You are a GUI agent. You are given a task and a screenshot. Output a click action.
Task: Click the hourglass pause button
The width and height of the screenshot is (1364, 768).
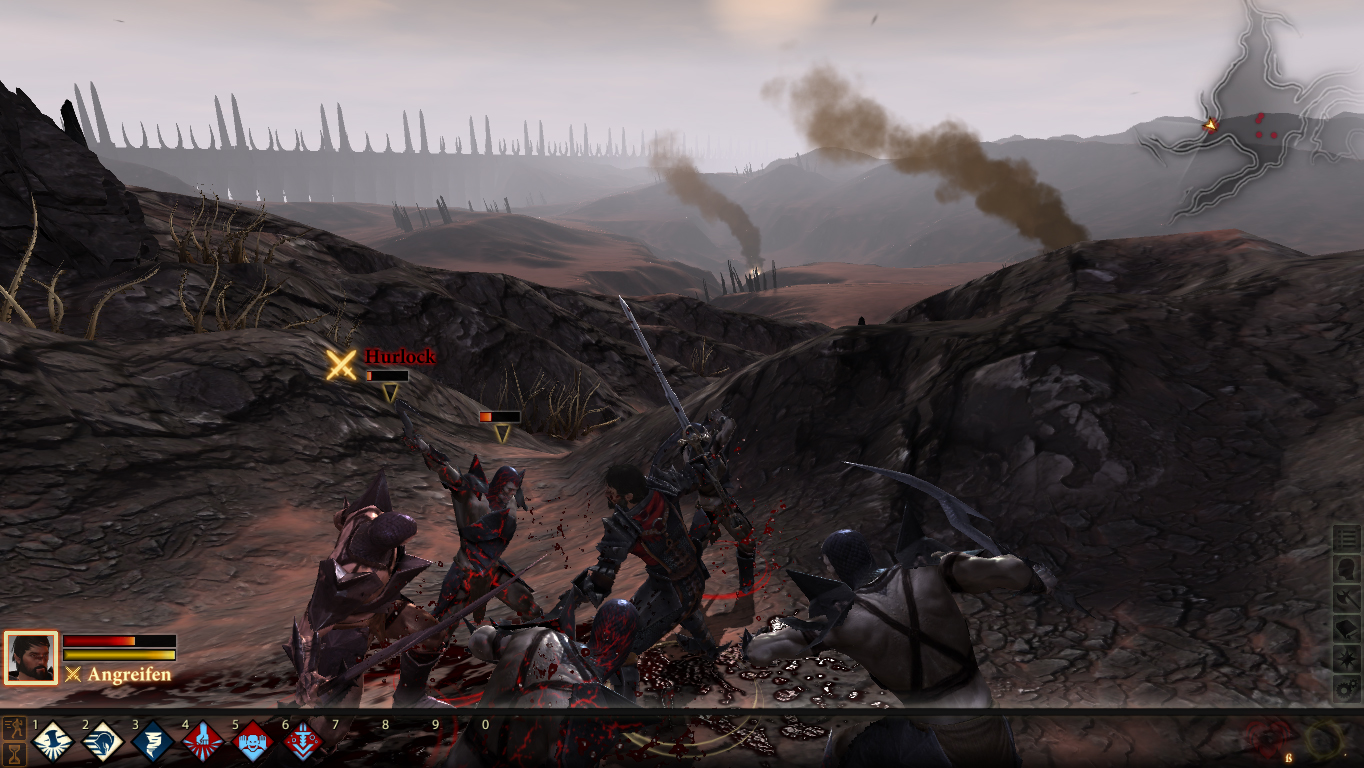coord(15,753)
